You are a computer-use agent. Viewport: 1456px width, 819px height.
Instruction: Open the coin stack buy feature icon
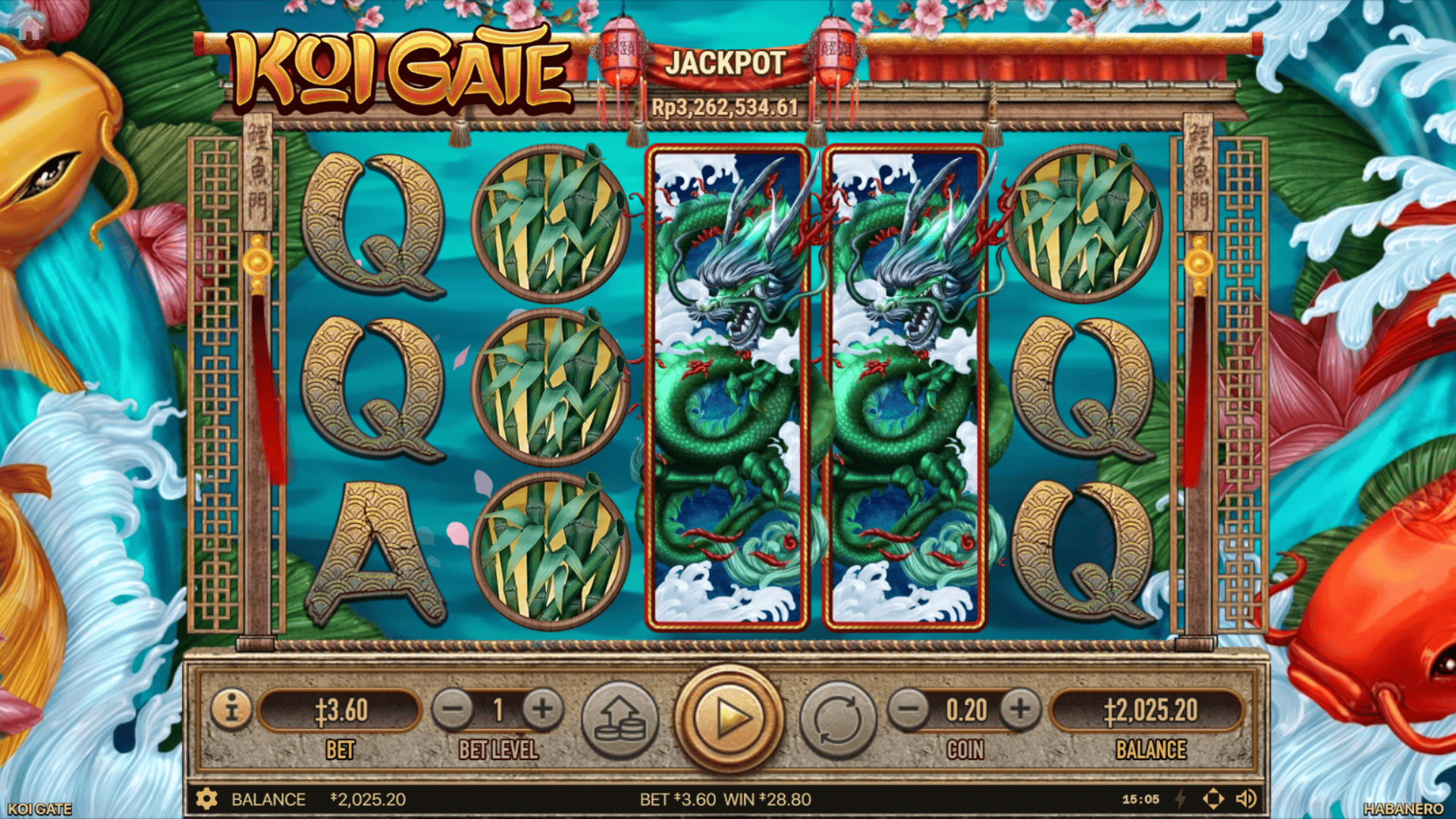pyautogui.click(x=620, y=718)
